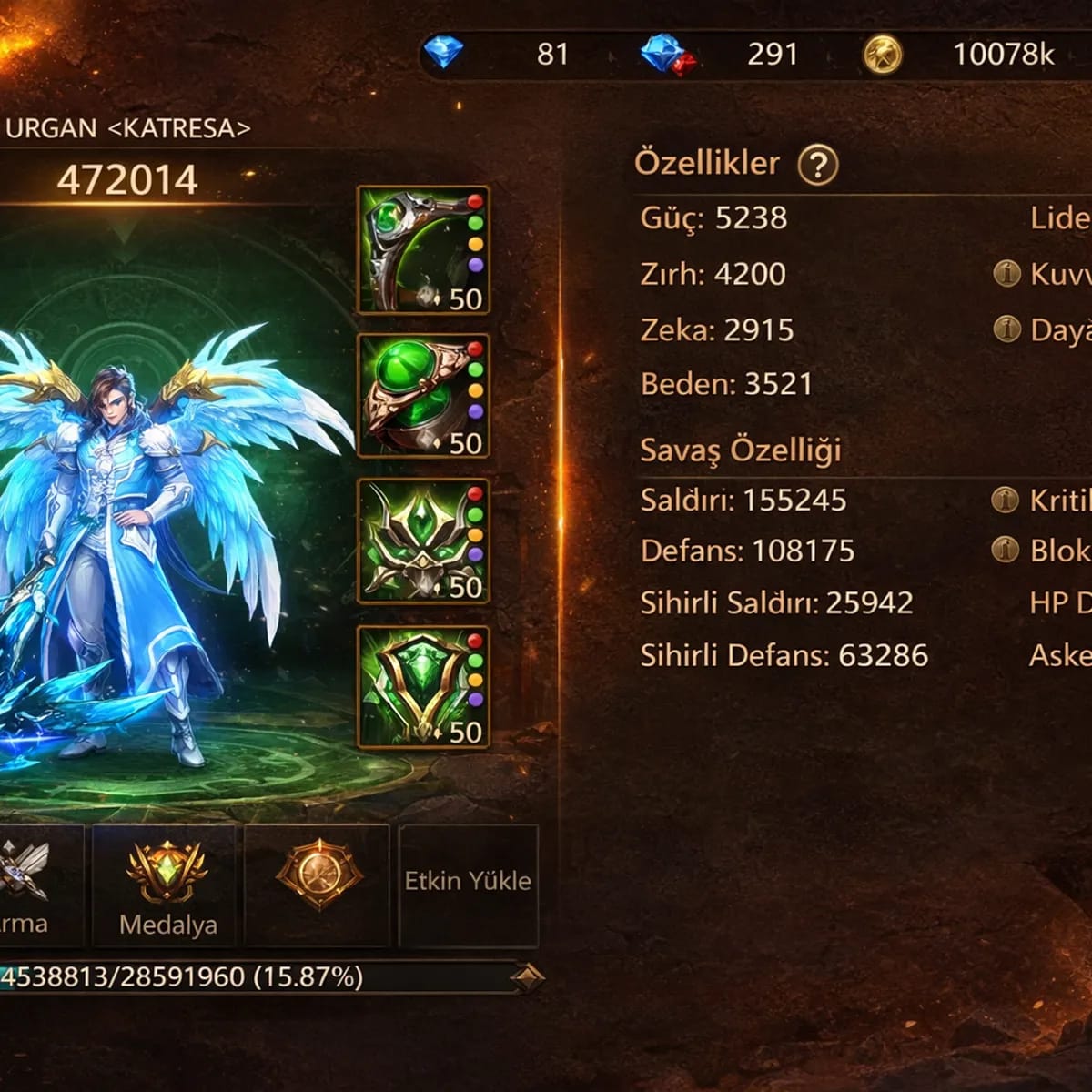Select the green gem ring slot
This screenshot has height=1092, width=1092.
pyautogui.click(x=422, y=396)
